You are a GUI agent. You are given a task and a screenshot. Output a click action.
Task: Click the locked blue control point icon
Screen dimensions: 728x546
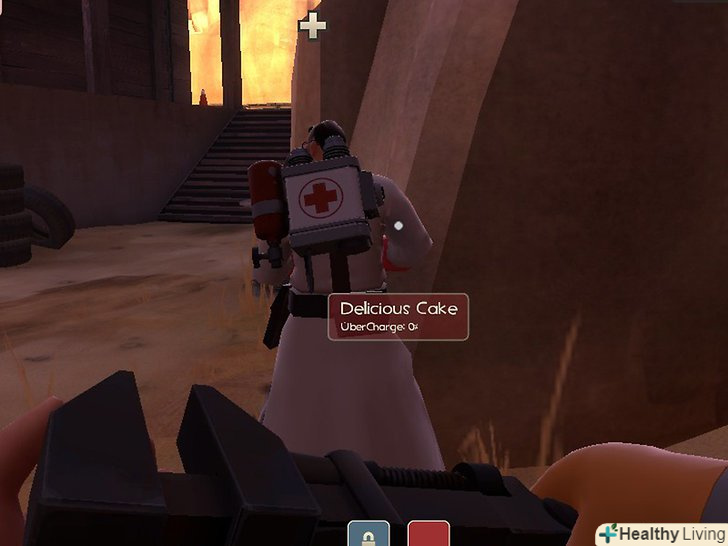(x=368, y=534)
